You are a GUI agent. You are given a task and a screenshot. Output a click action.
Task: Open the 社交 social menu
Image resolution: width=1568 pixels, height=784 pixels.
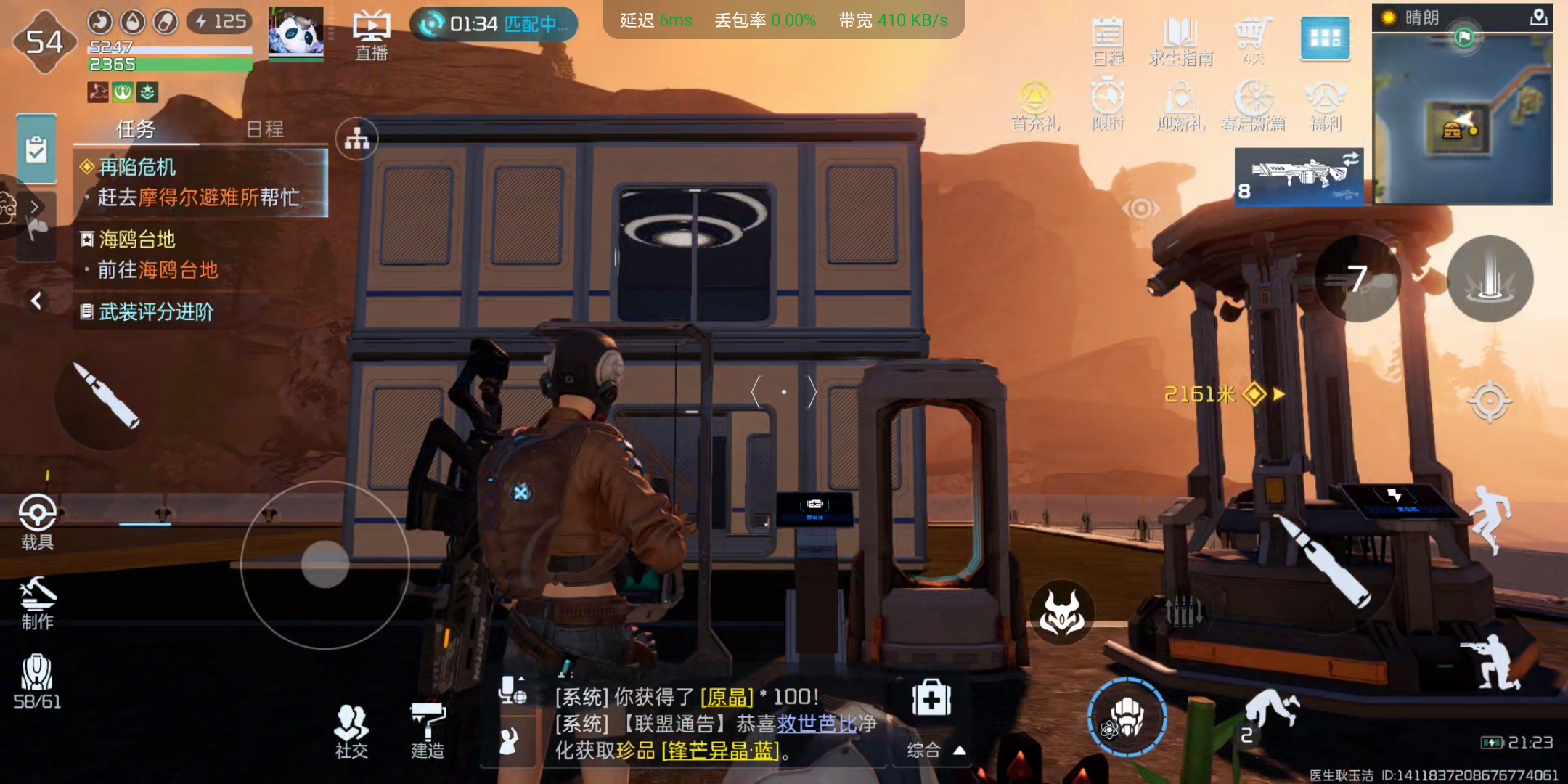(x=352, y=730)
